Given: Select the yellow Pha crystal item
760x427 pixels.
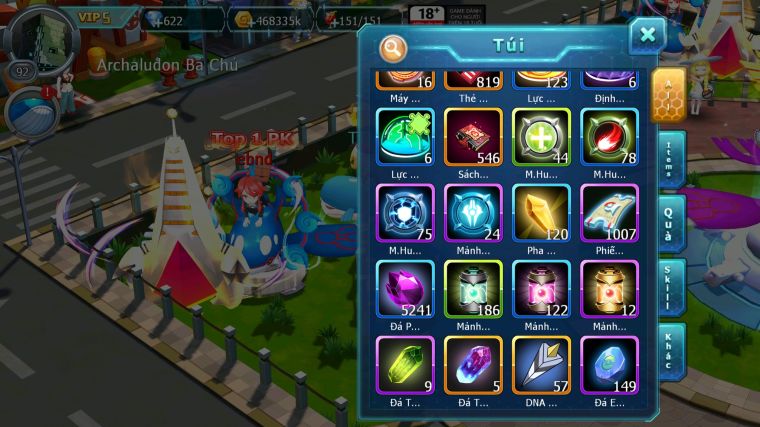Looking at the screenshot, I should tap(541, 213).
